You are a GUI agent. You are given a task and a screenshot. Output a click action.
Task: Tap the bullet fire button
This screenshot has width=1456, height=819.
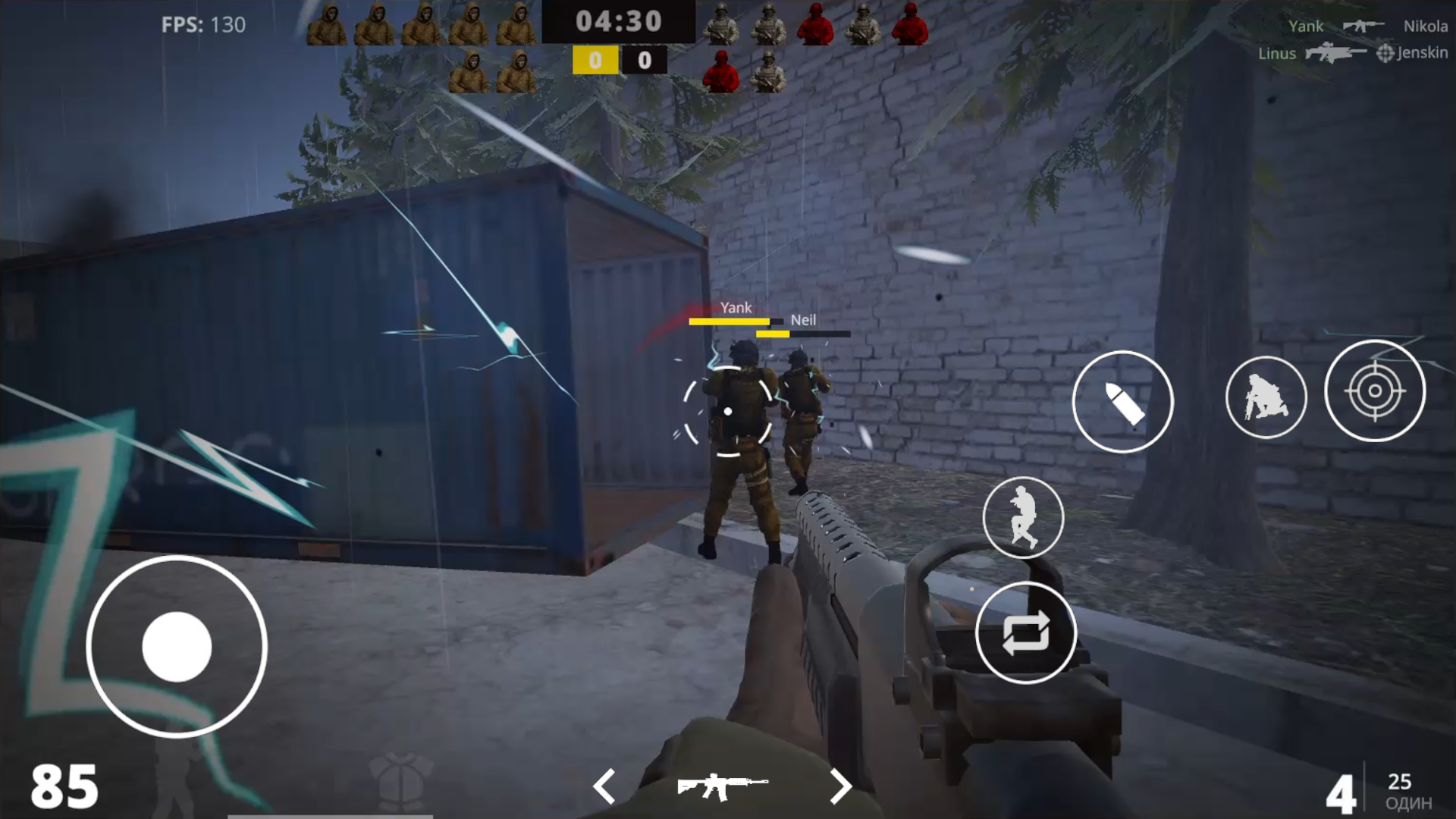[x=1122, y=402]
